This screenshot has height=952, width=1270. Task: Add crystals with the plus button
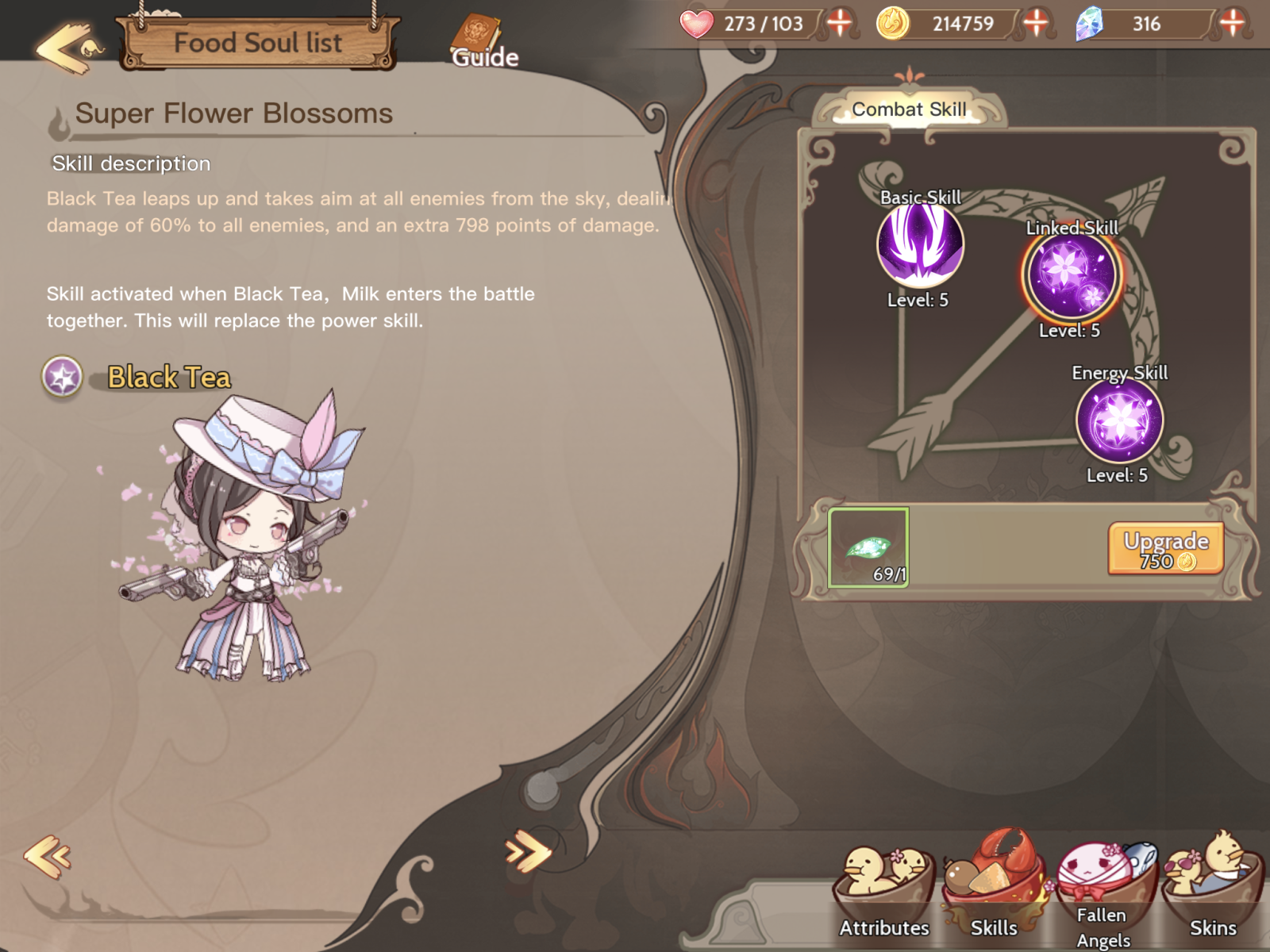[x=1232, y=23]
